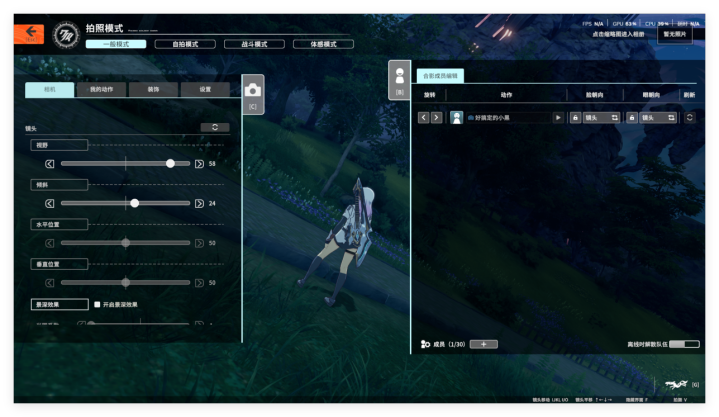This screenshot has height=417, width=719.
Task: Open the 相机 camera tab
Action: point(49,89)
